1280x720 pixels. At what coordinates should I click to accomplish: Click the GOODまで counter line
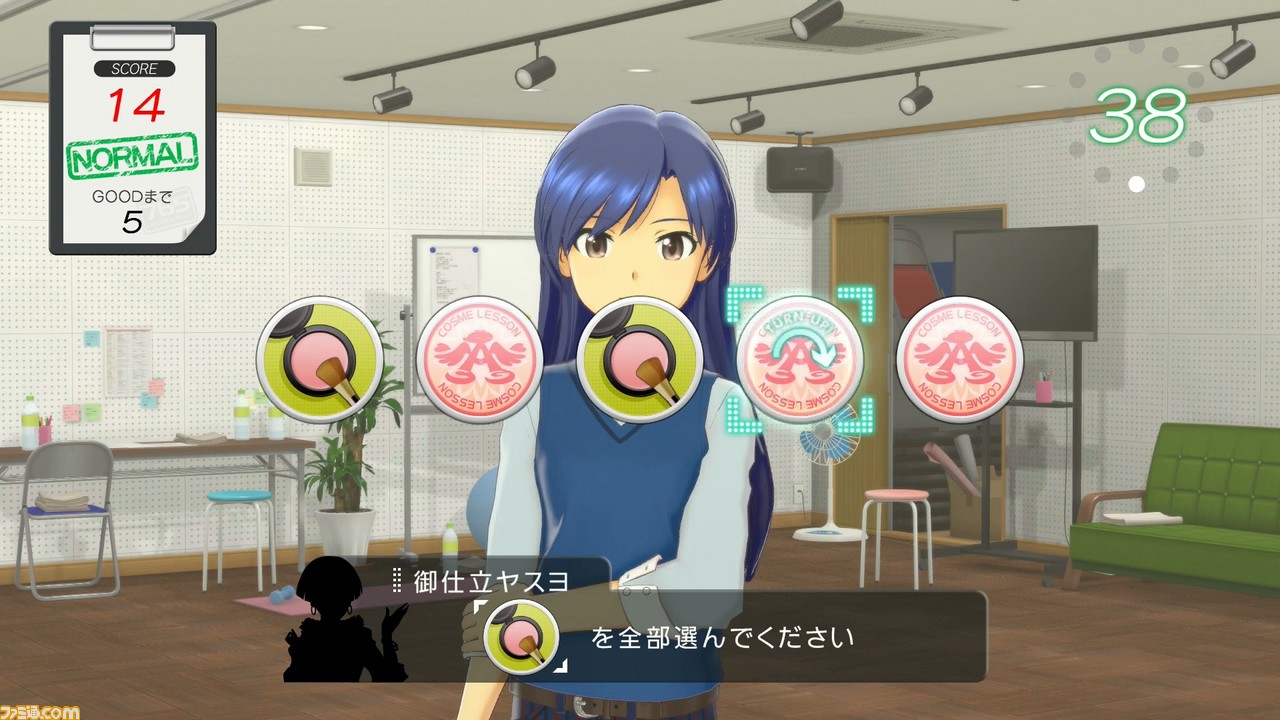[133, 198]
